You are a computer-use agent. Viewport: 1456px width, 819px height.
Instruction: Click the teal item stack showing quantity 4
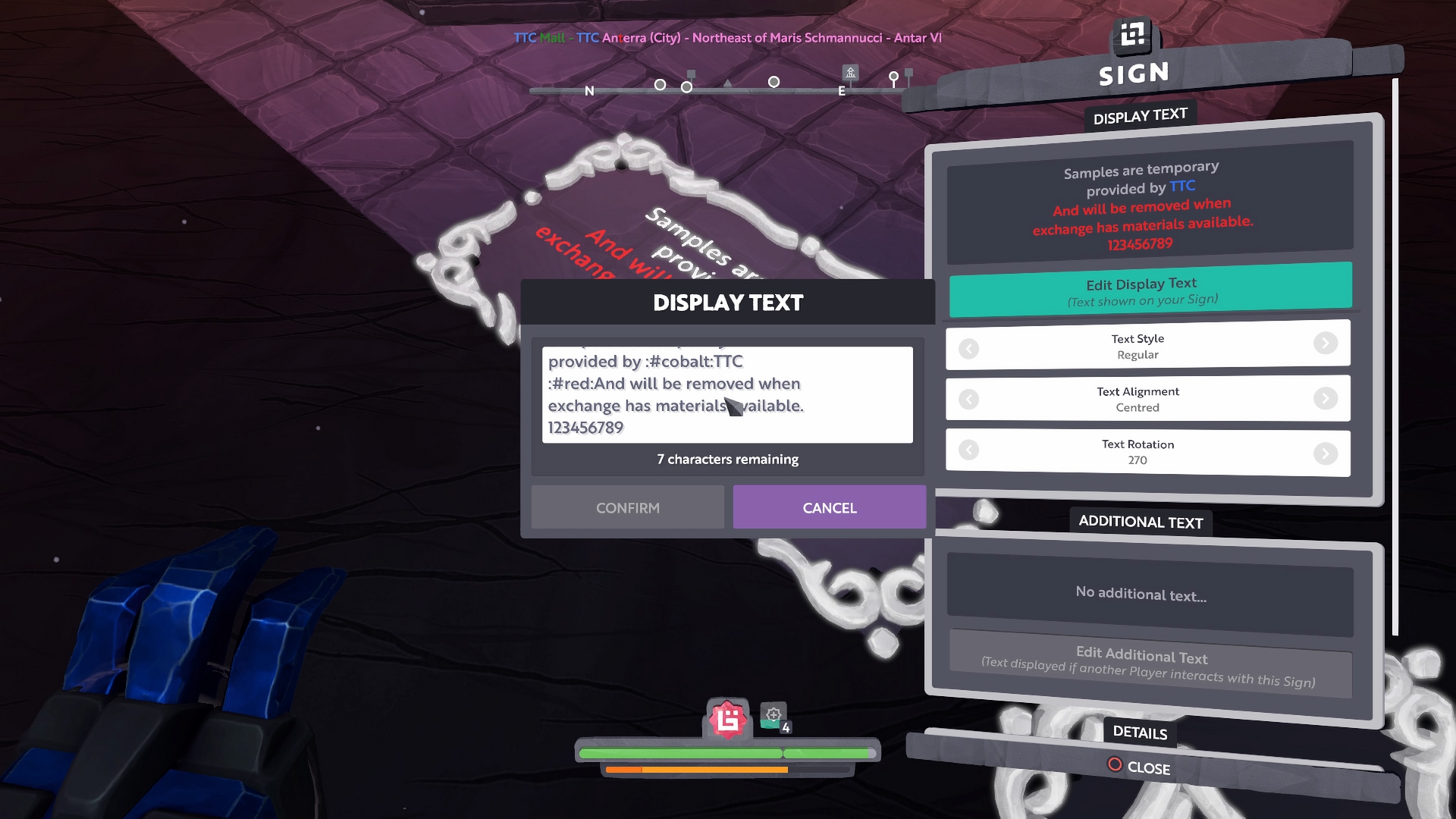[x=773, y=716]
